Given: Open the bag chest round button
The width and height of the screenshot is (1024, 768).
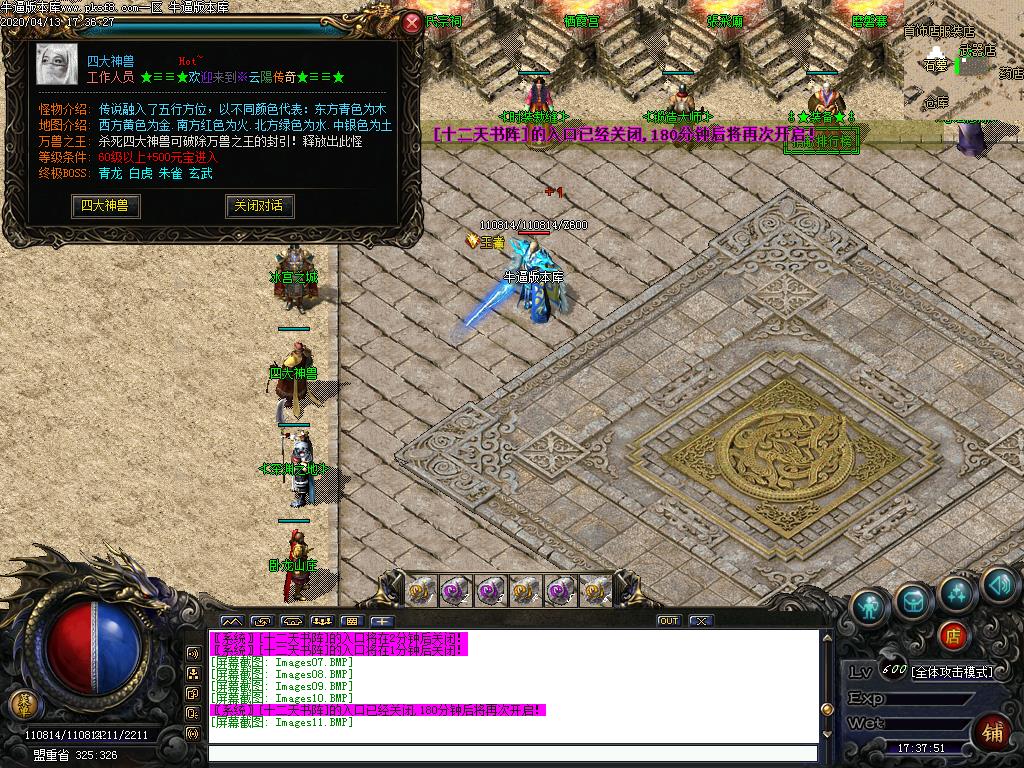Looking at the screenshot, I should click(x=914, y=600).
